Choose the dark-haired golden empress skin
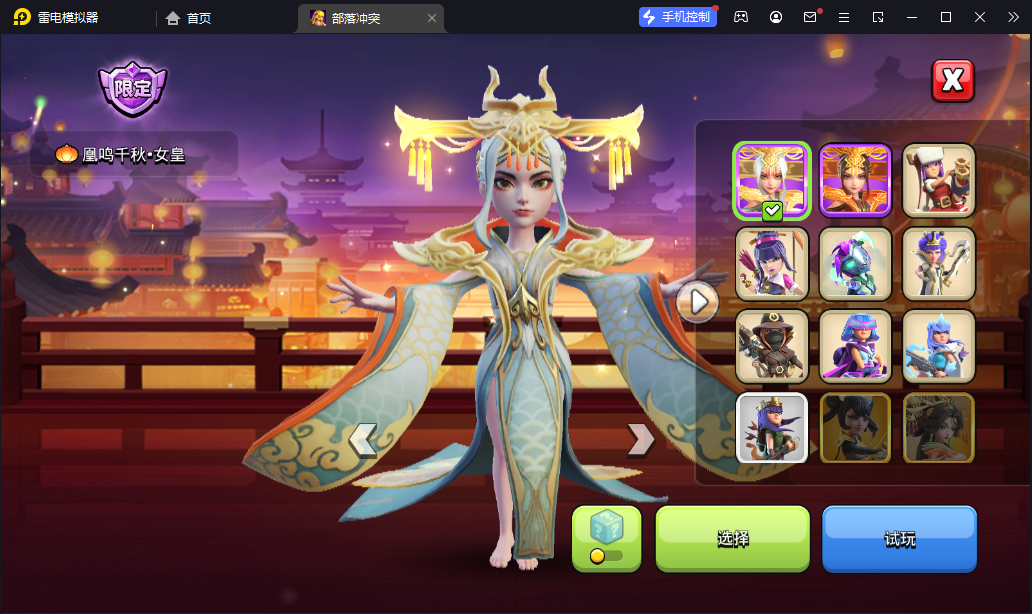This screenshot has height=614, width=1032. coord(855,180)
